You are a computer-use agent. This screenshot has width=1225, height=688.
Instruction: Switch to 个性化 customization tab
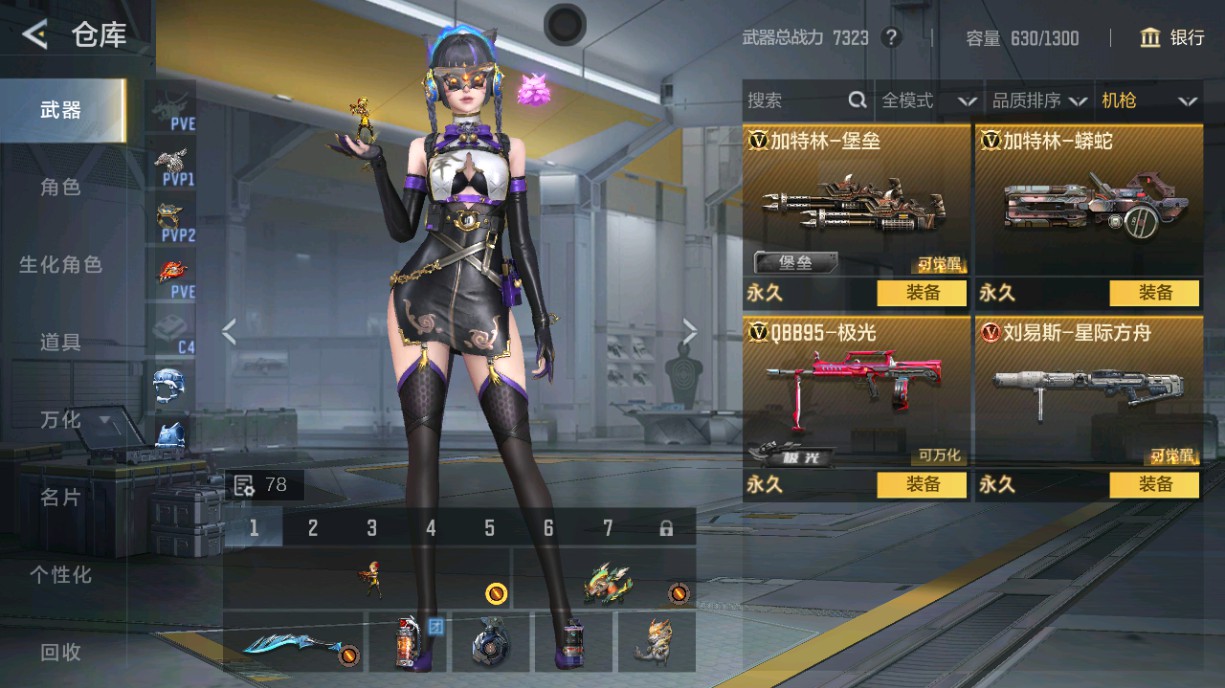60,575
